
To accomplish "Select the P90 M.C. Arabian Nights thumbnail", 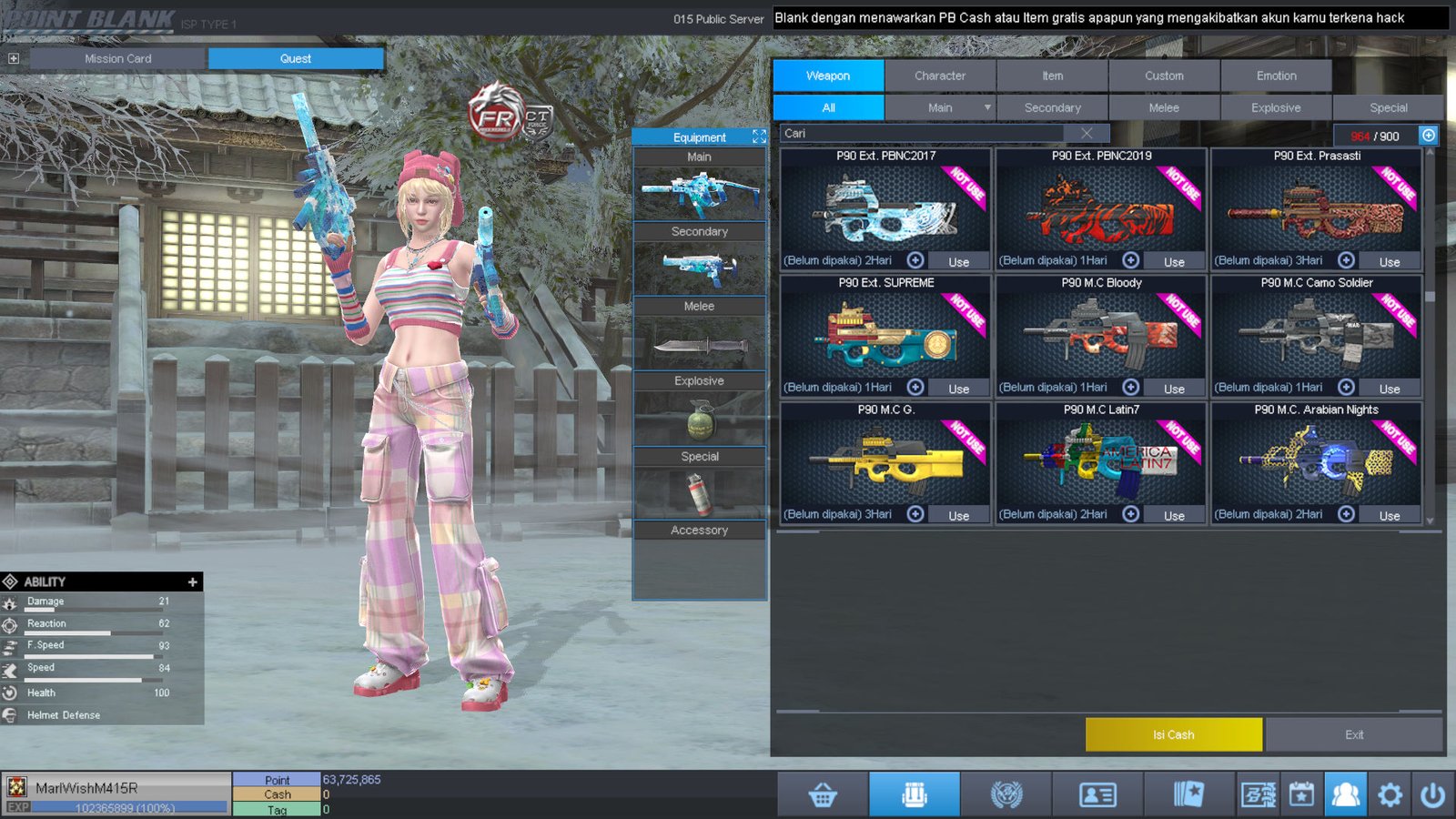I will [1315, 461].
